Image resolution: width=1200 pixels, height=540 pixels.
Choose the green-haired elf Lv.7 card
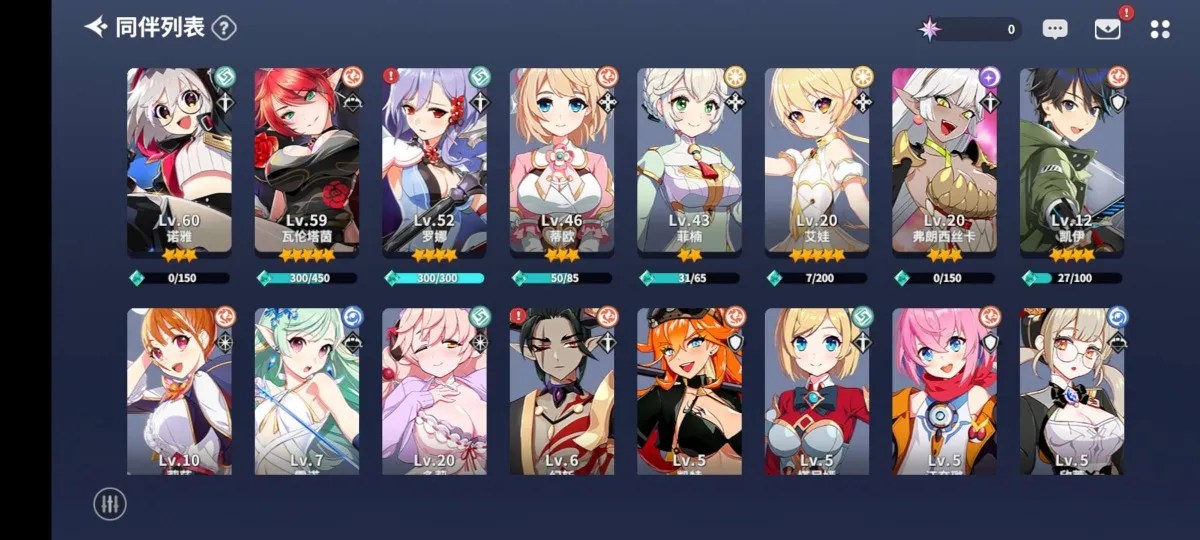(307, 390)
